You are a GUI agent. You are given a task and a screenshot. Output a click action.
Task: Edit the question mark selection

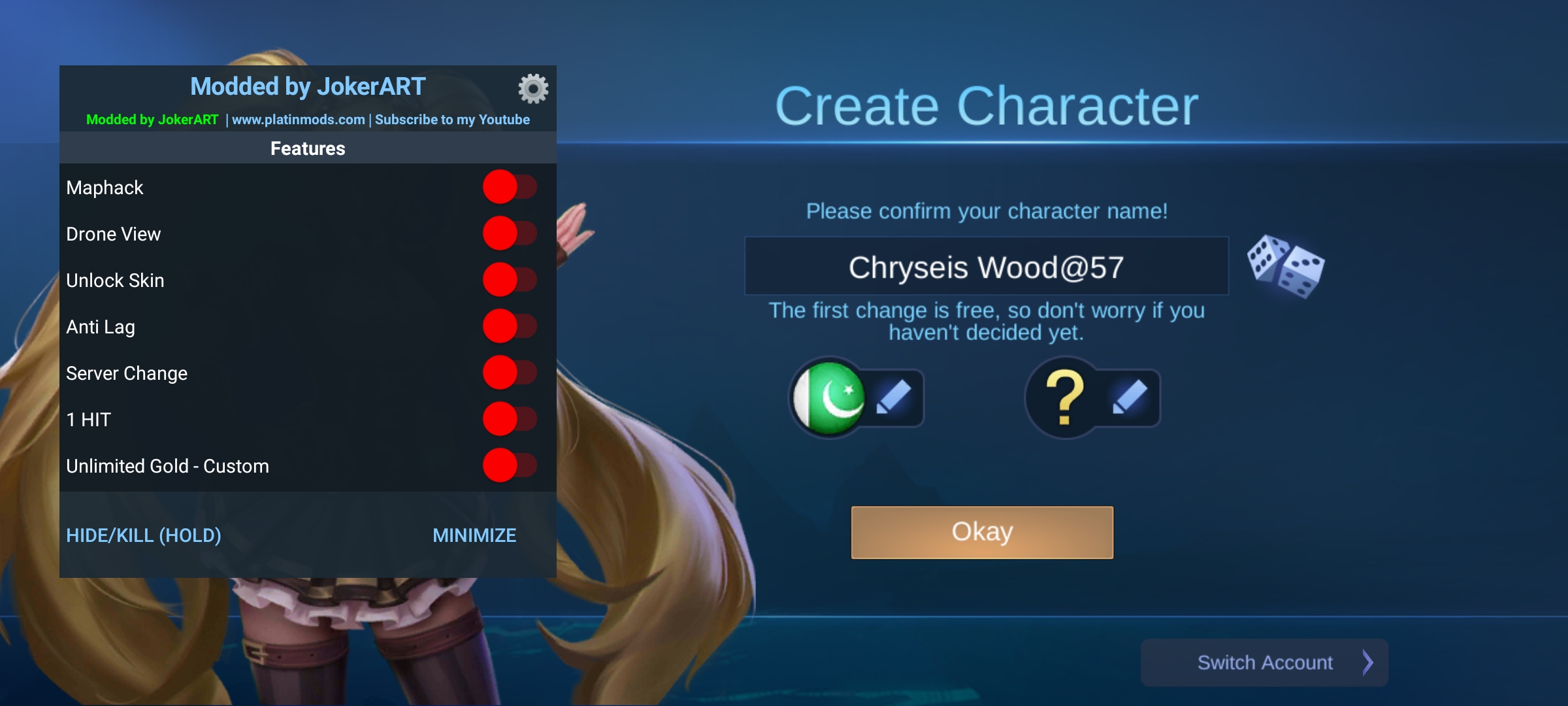[x=1130, y=397]
